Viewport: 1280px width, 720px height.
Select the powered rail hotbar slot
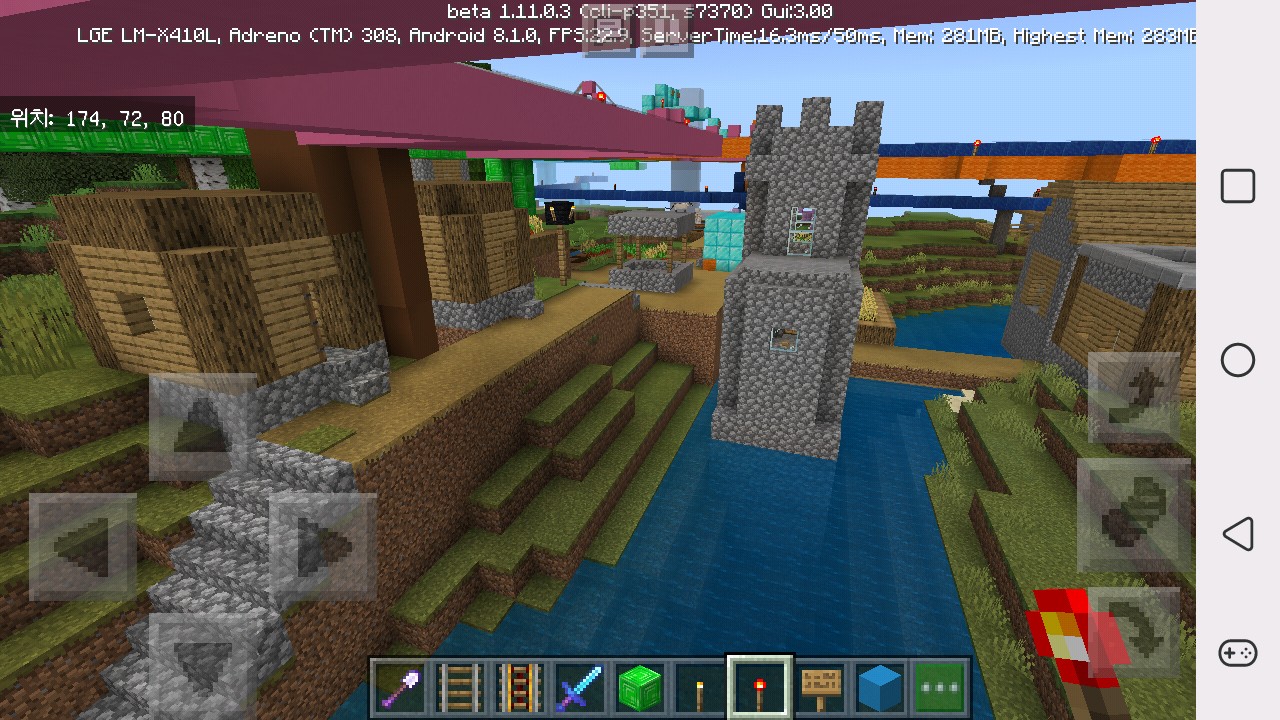520,688
